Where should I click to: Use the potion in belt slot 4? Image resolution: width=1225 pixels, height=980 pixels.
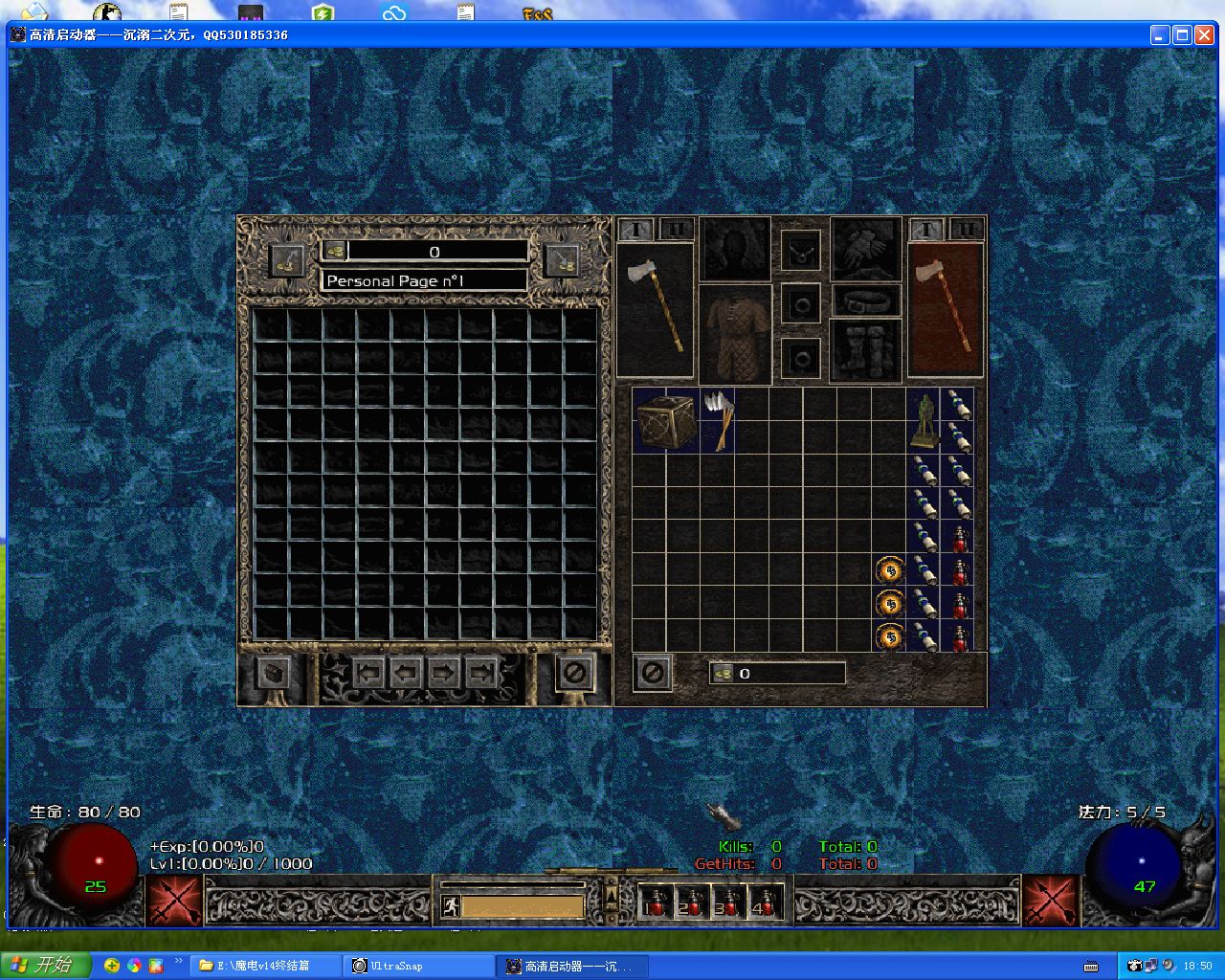[x=765, y=902]
